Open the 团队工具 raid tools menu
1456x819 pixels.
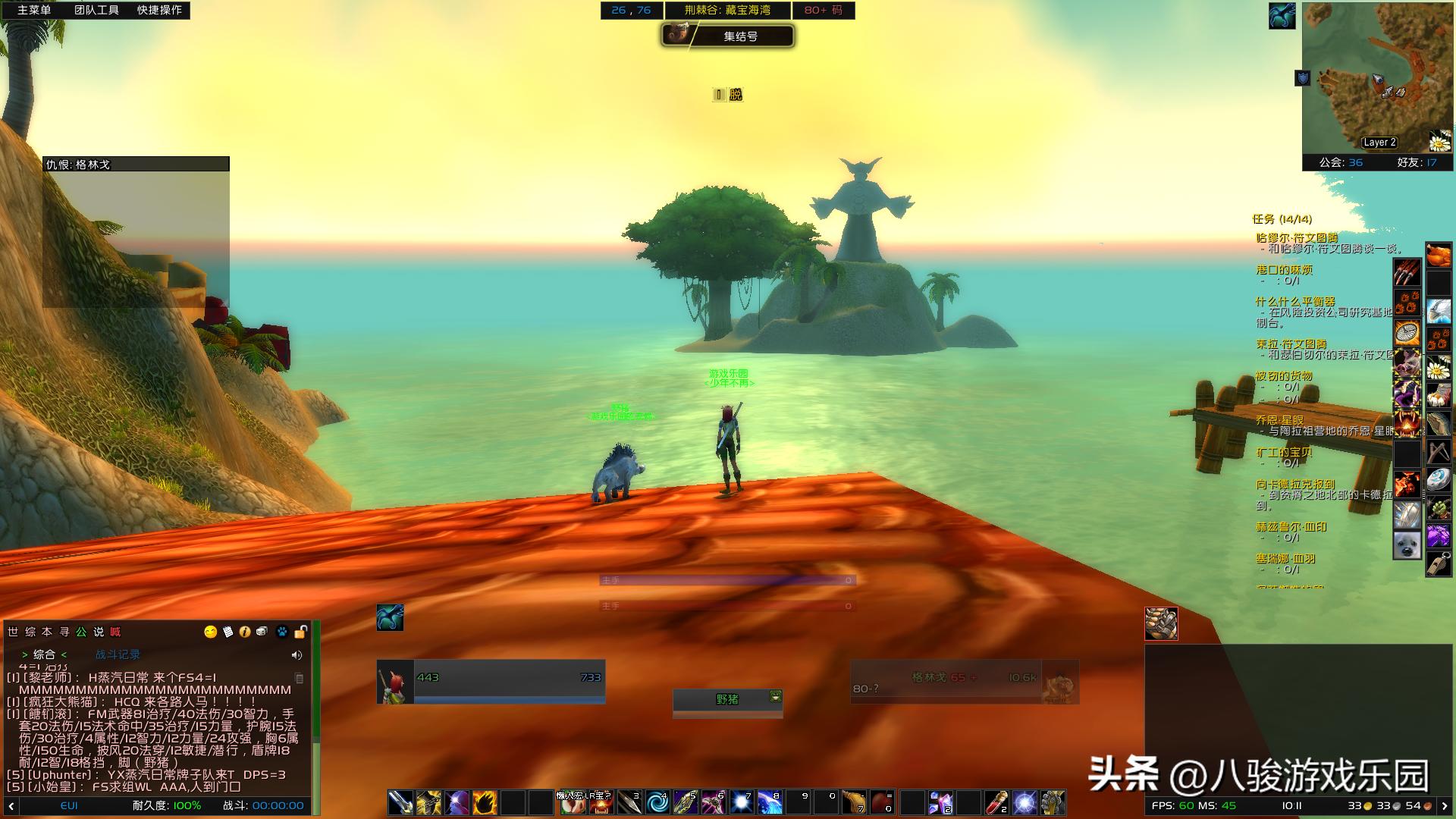[96, 10]
